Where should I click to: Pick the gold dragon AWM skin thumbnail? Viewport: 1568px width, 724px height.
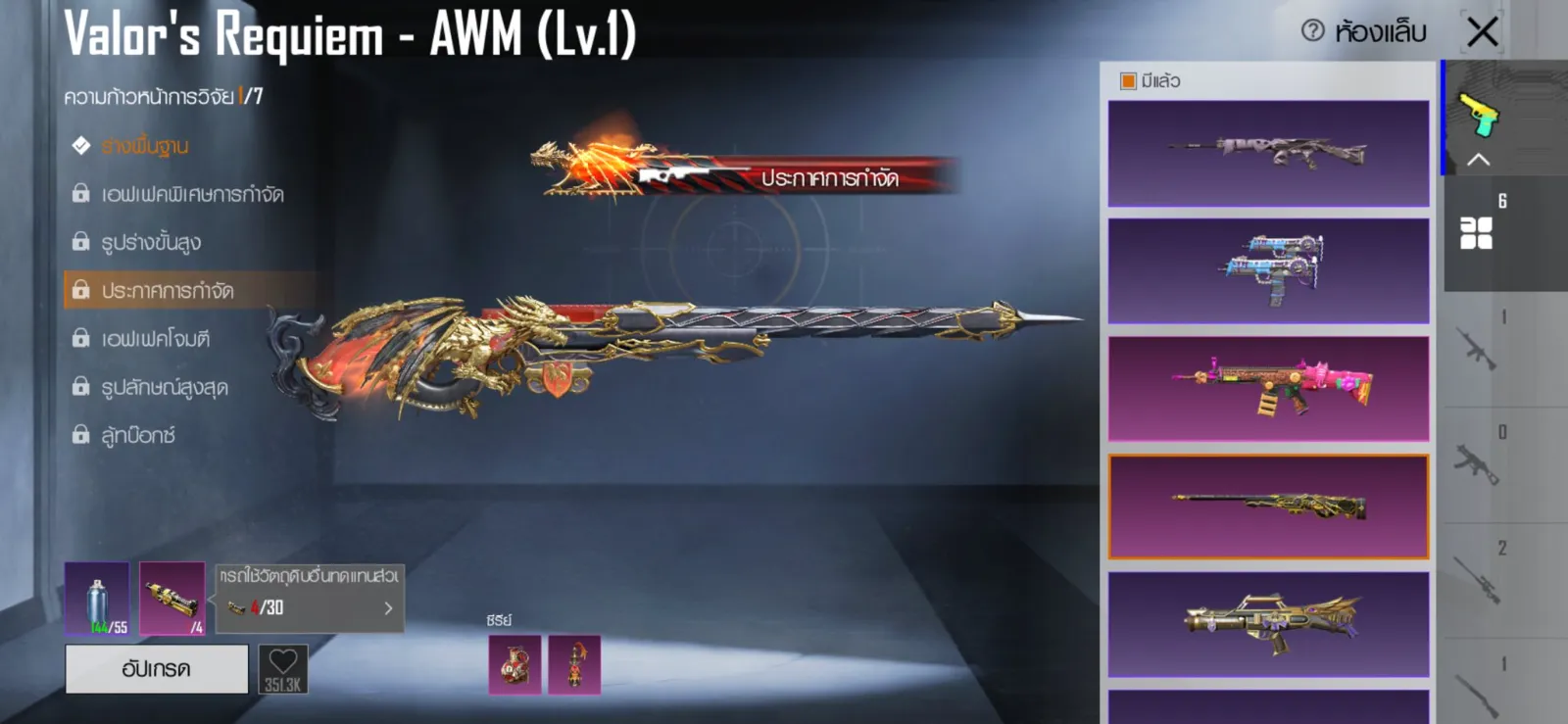click(x=1268, y=507)
